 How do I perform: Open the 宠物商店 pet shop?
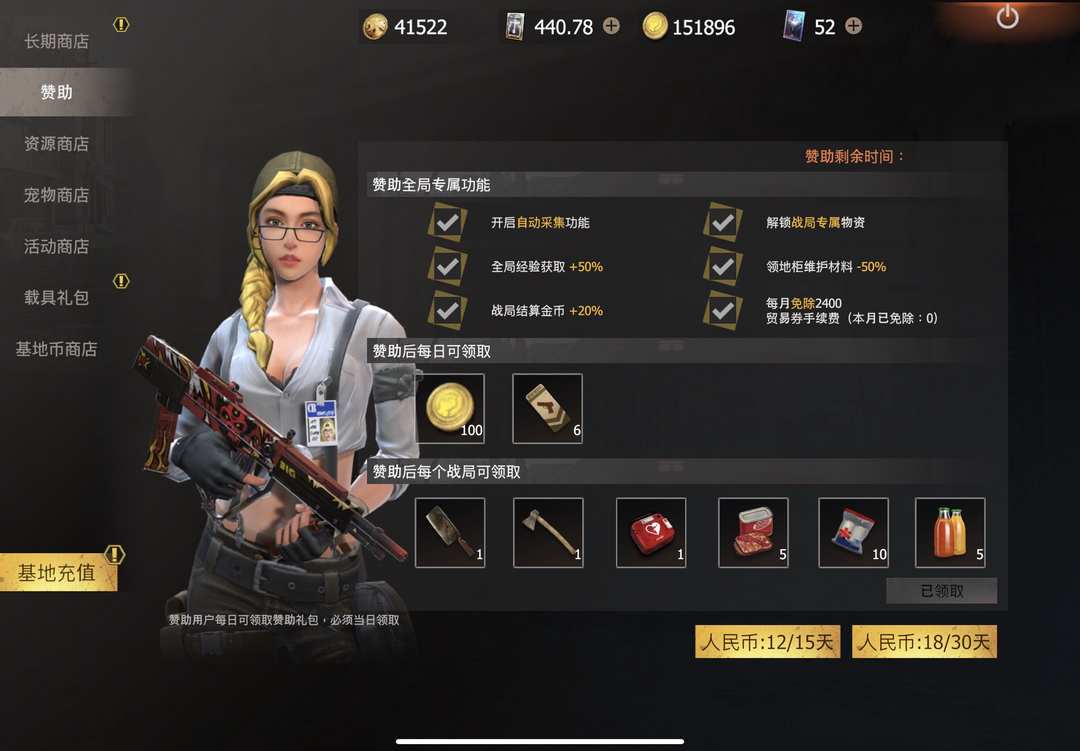[x=57, y=195]
